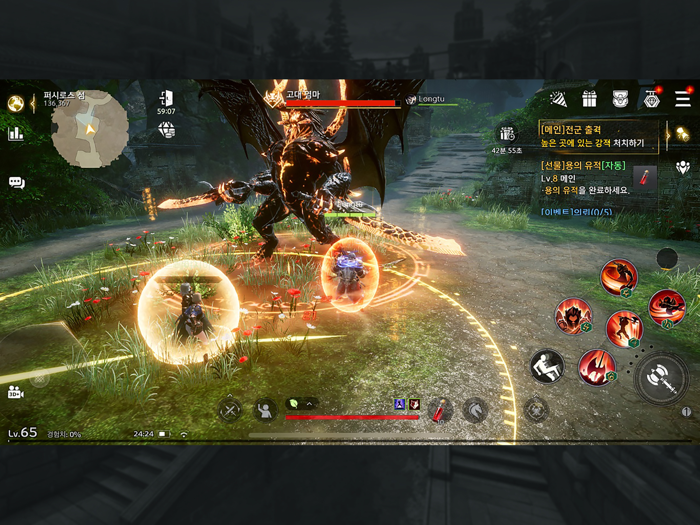Viewport: 700px width, 525px height.
Task: Open the party members icon
Action: click(x=683, y=167)
